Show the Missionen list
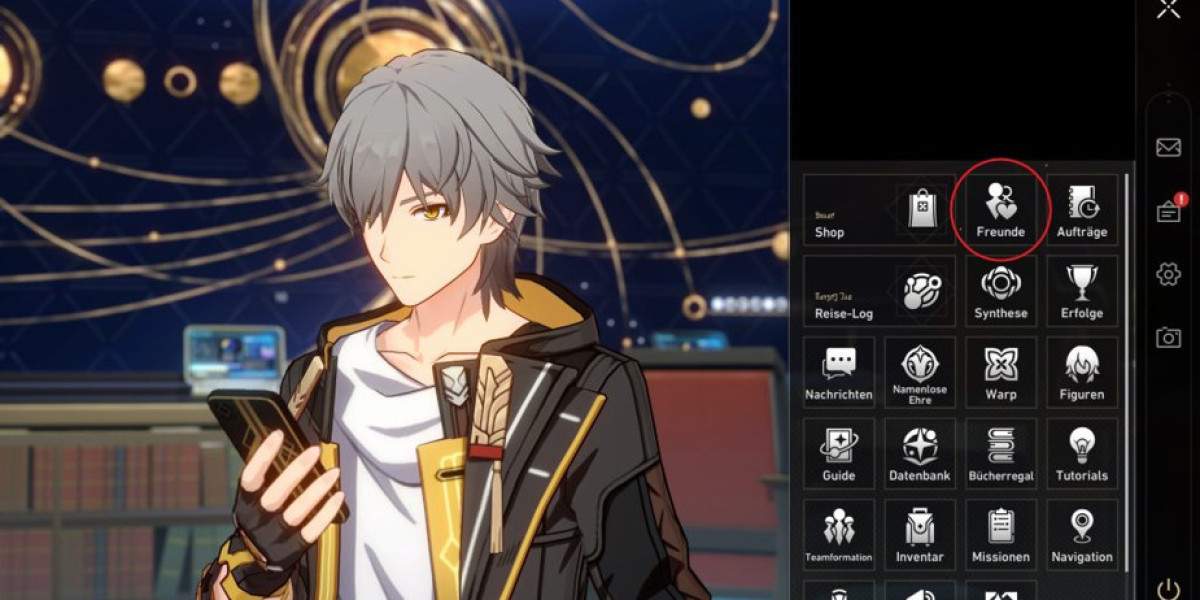The image size is (1200, 600). click(x=1001, y=534)
